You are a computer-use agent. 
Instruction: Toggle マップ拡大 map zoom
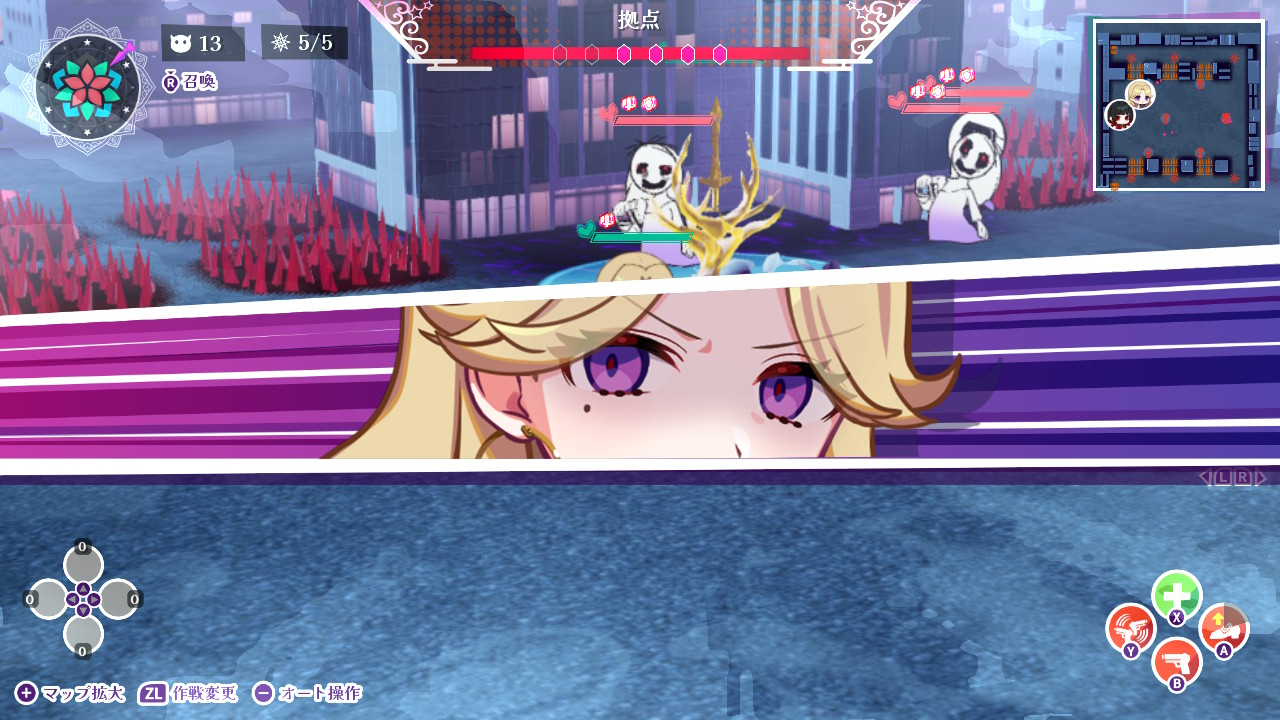70,691
